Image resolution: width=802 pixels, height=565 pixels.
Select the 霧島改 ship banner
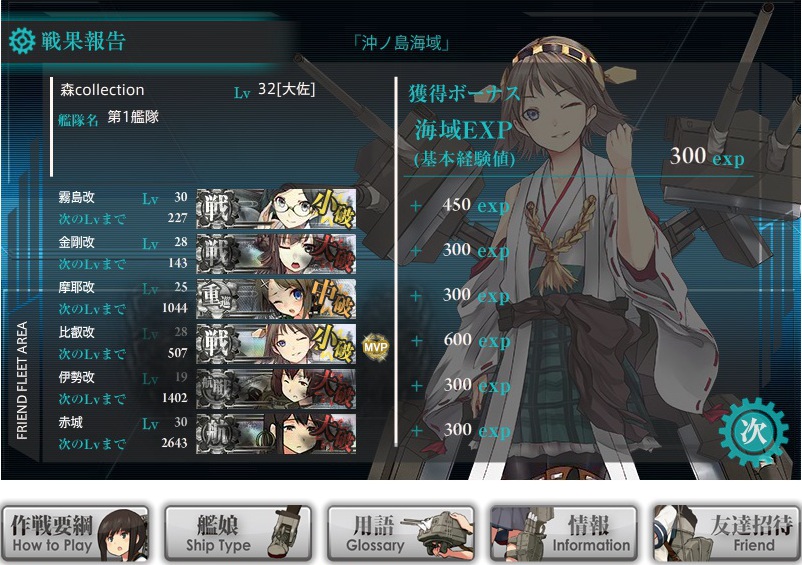pos(276,208)
